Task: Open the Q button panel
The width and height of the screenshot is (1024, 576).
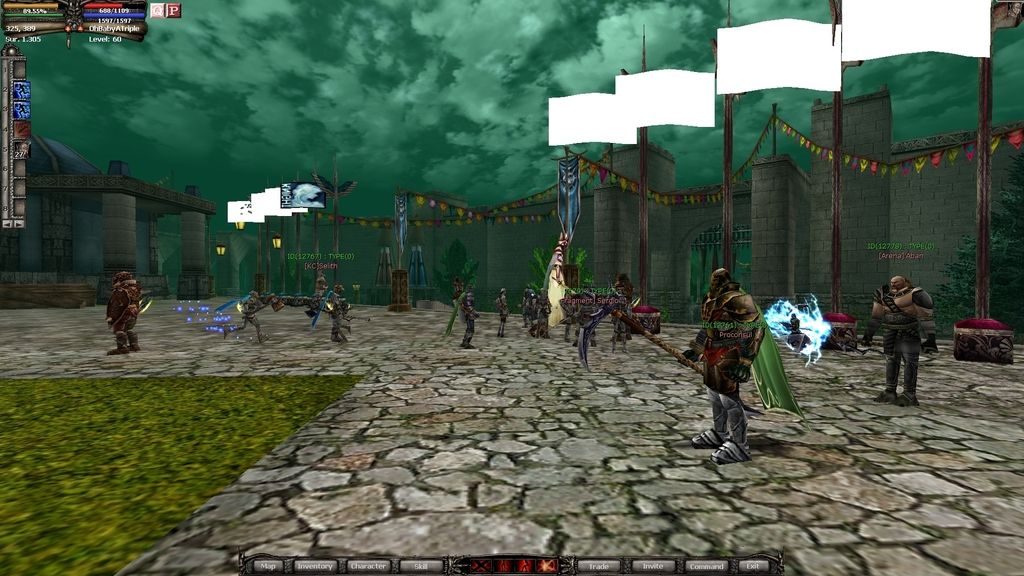Action: coord(157,10)
